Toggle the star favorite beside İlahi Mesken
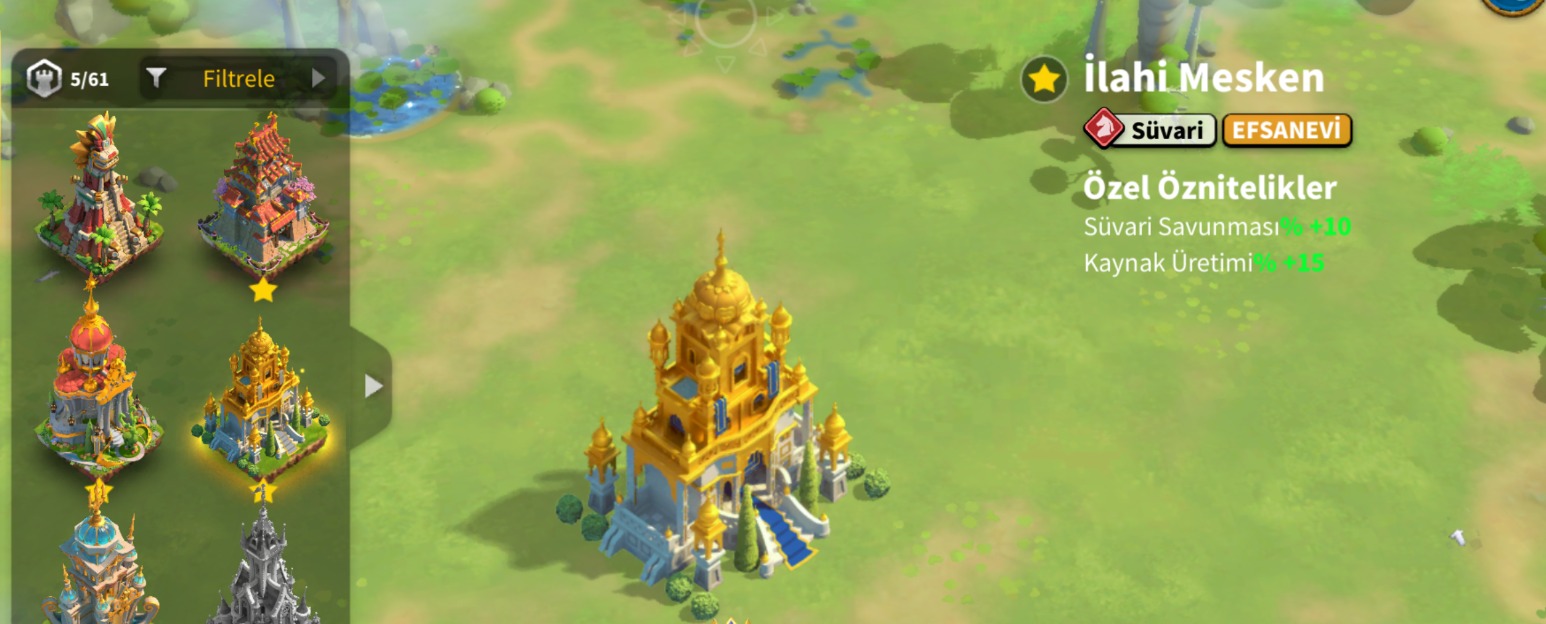Viewport: 1546px width, 624px height. (1044, 79)
